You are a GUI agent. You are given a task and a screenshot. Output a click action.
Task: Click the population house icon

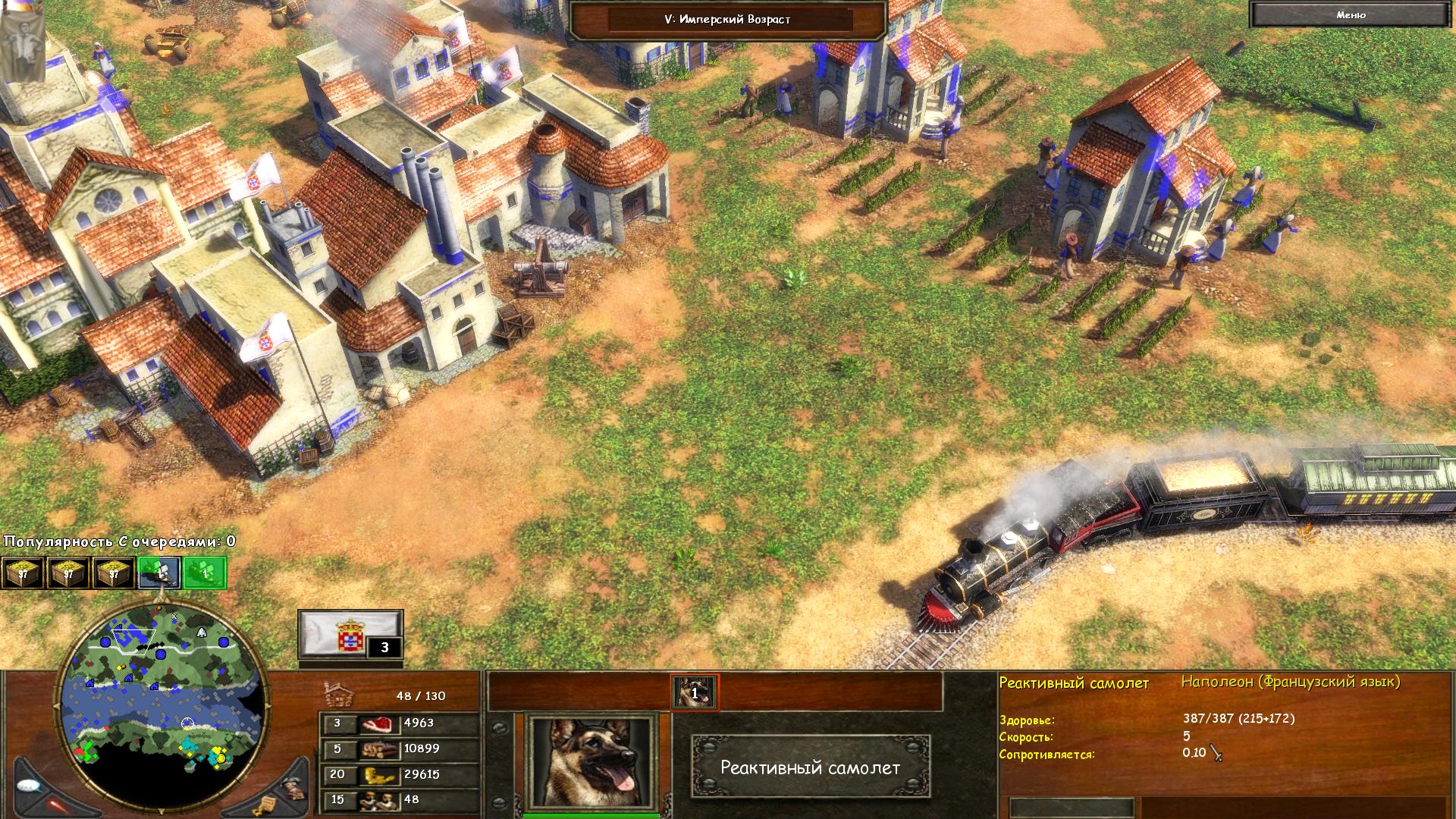coord(338,694)
